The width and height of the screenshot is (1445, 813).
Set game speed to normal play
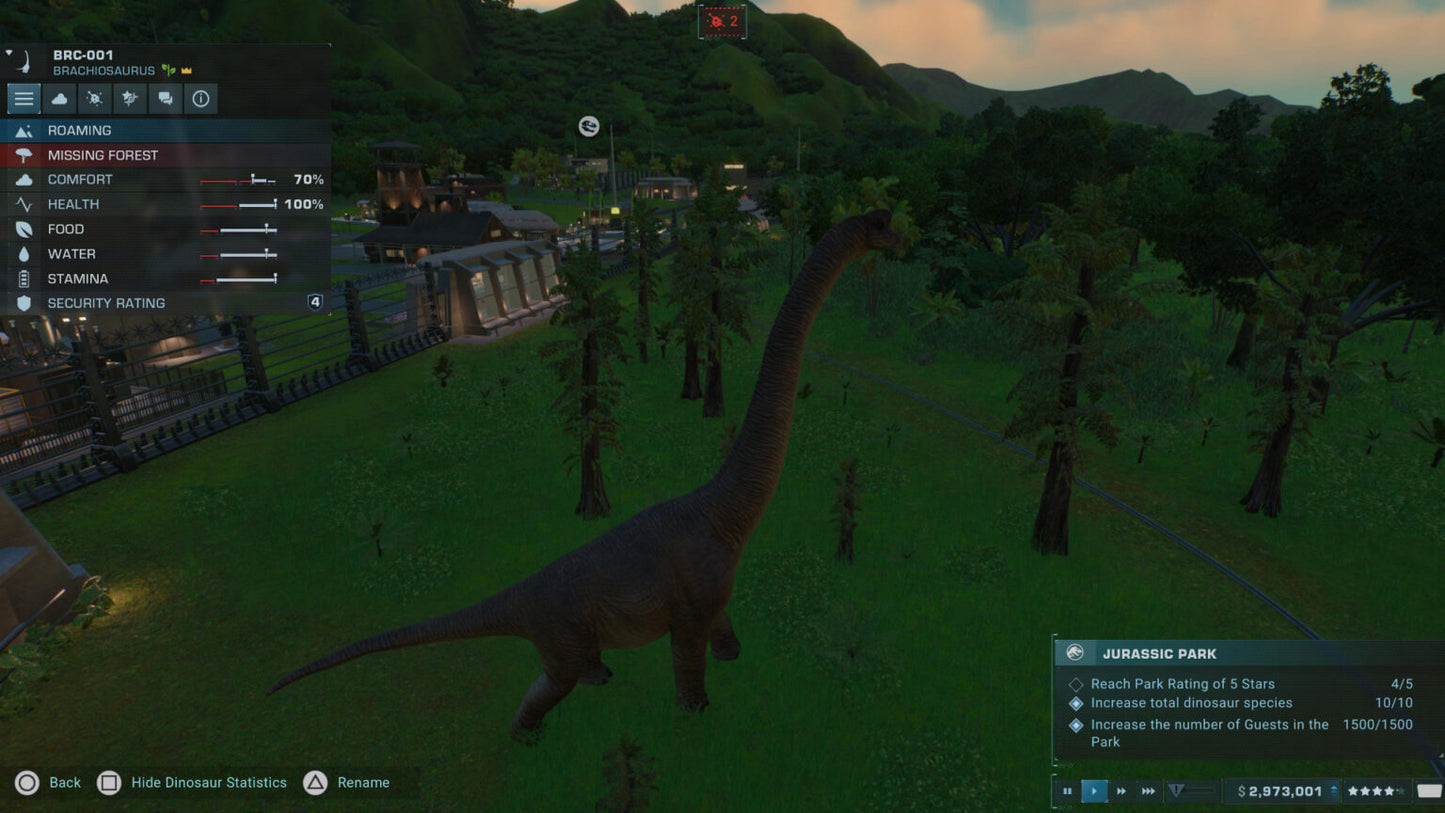(x=1094, y=791)
